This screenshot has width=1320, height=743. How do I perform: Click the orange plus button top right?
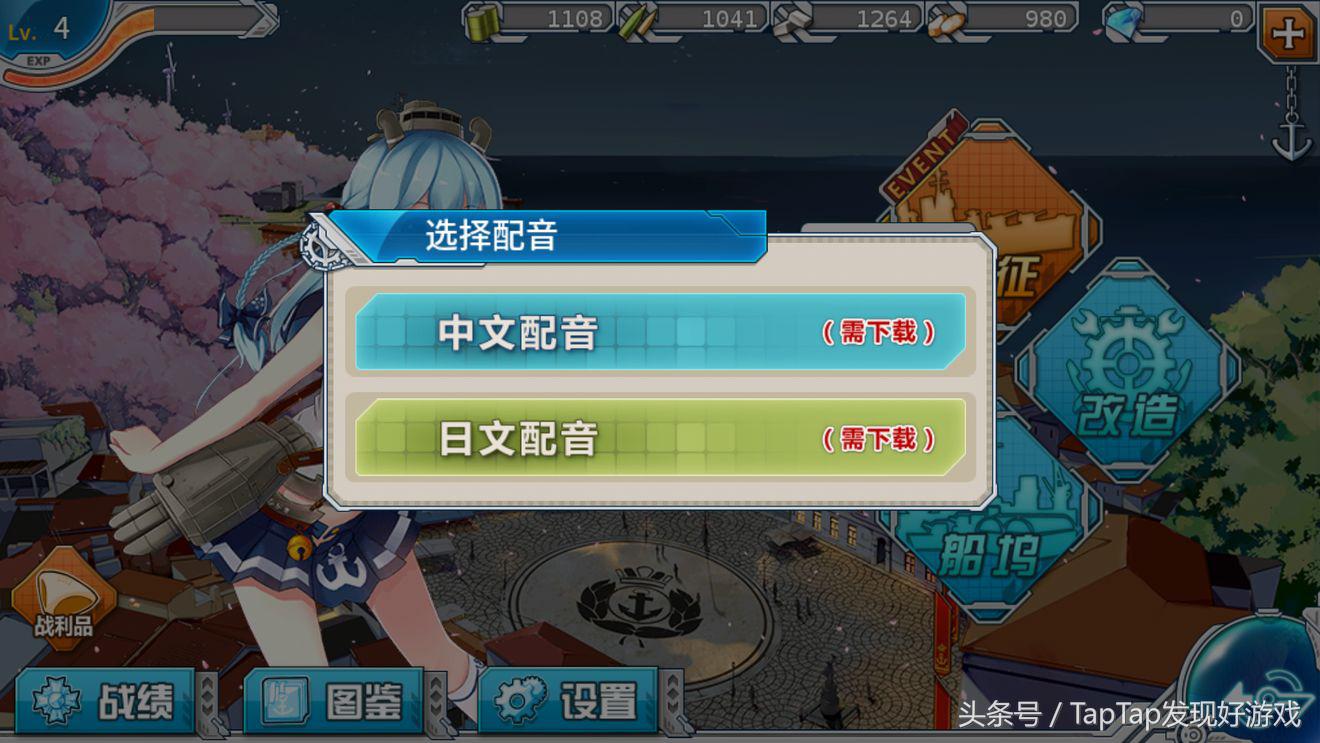pyautogui.click(x=1290, y=35)
